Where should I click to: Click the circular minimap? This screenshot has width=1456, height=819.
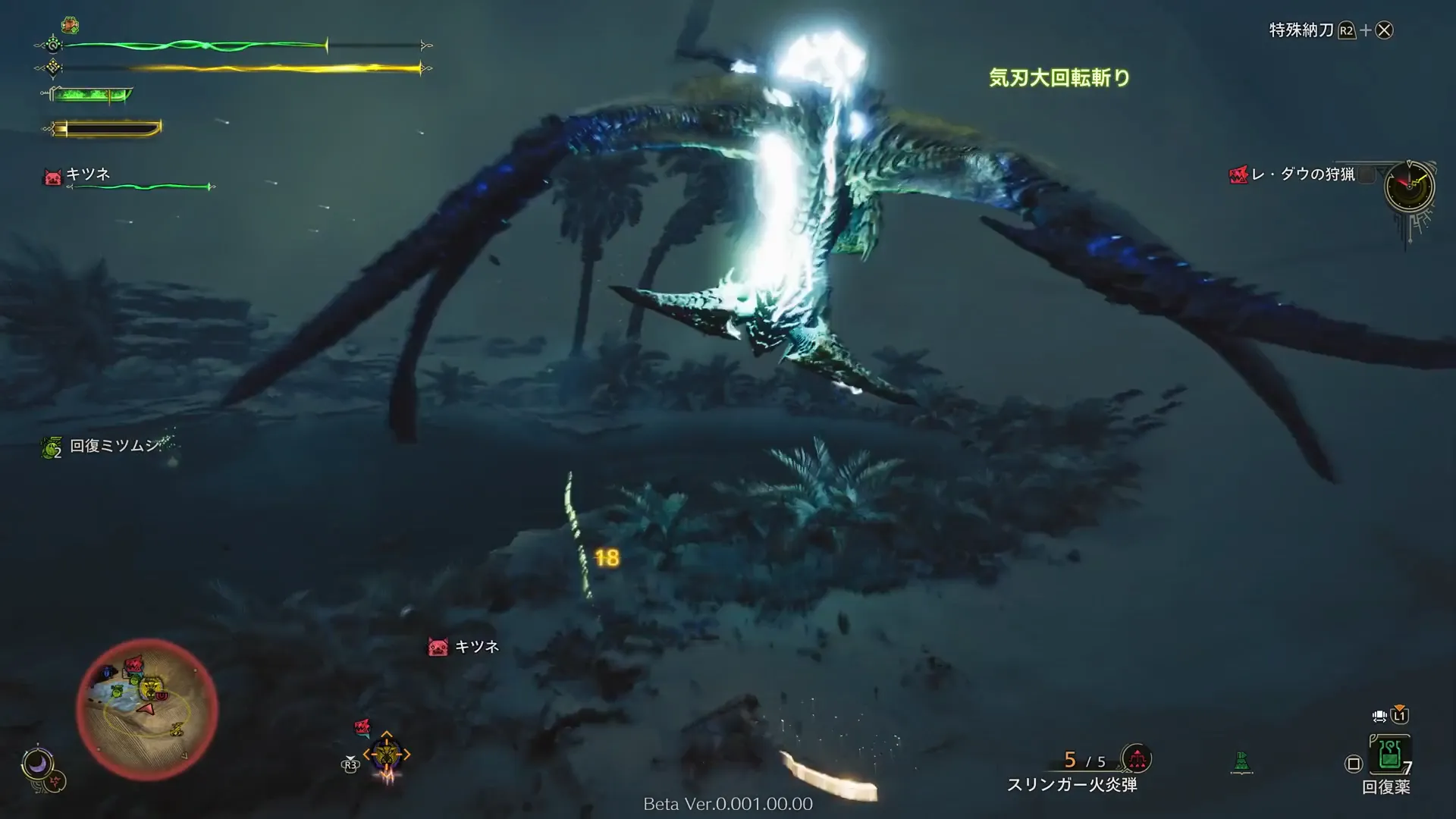coord(147,709)
